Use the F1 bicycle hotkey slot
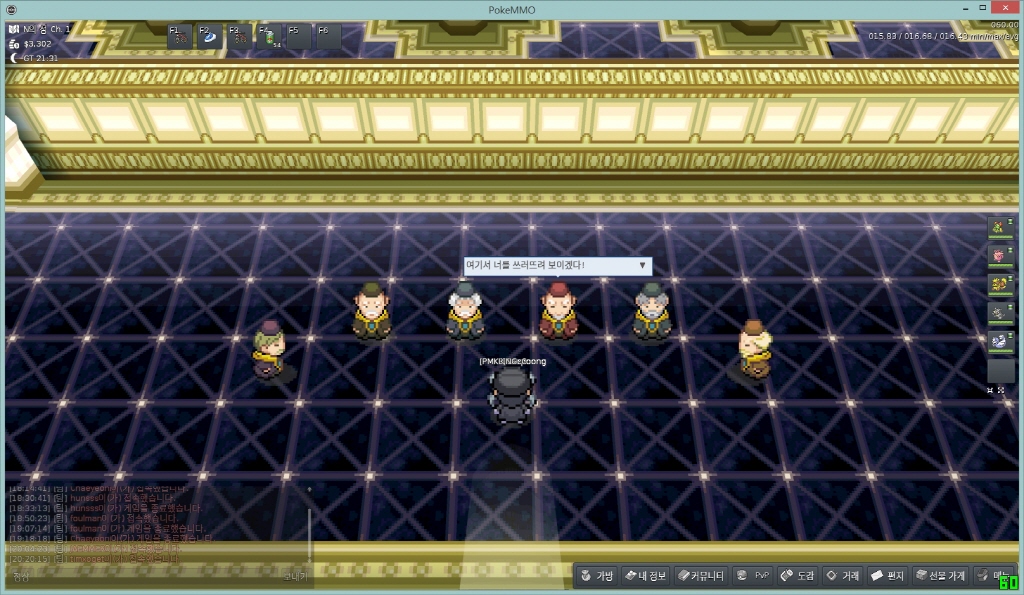 click(x=182, y=37)
